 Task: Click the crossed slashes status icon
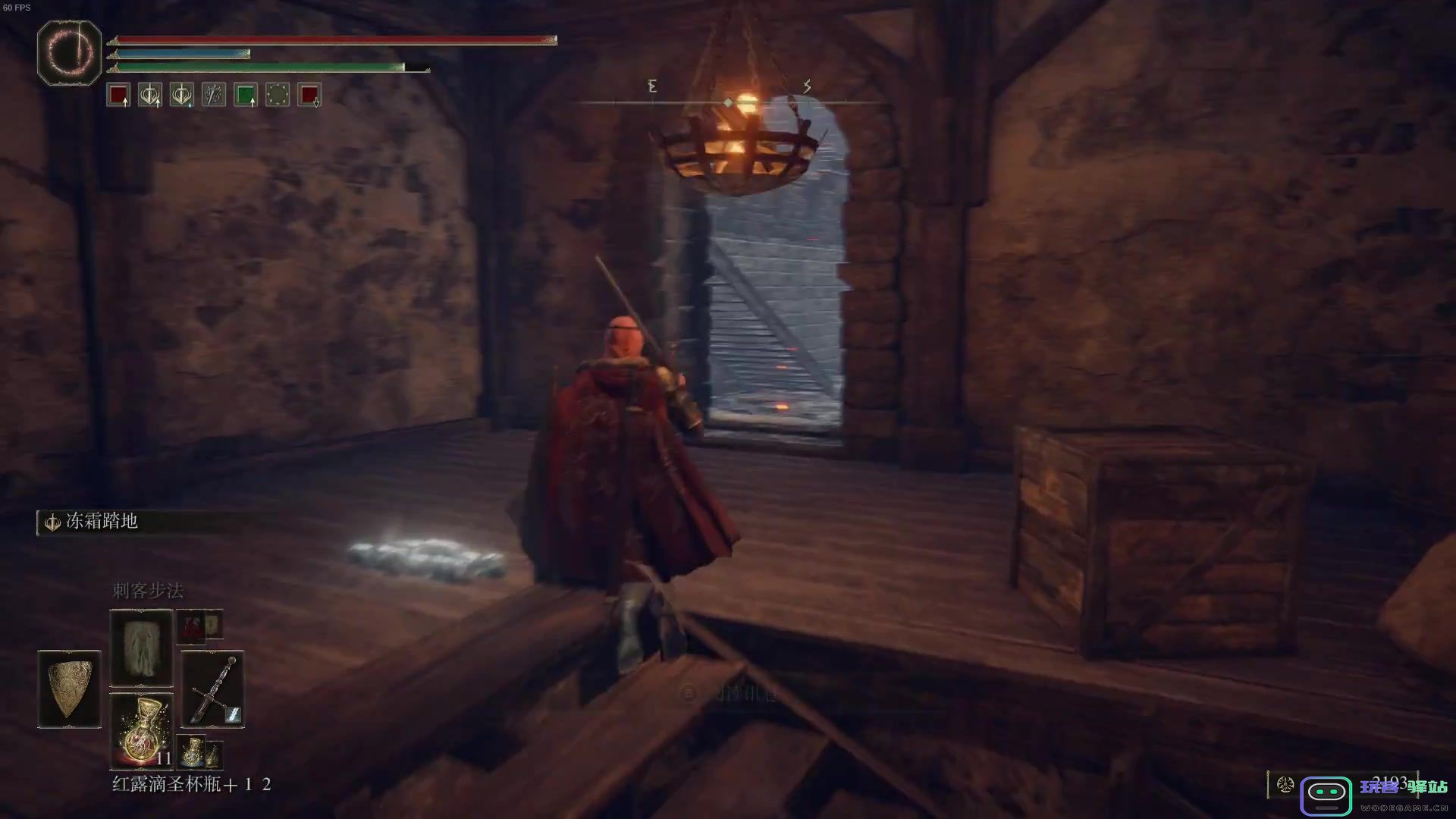pos(214,96)
